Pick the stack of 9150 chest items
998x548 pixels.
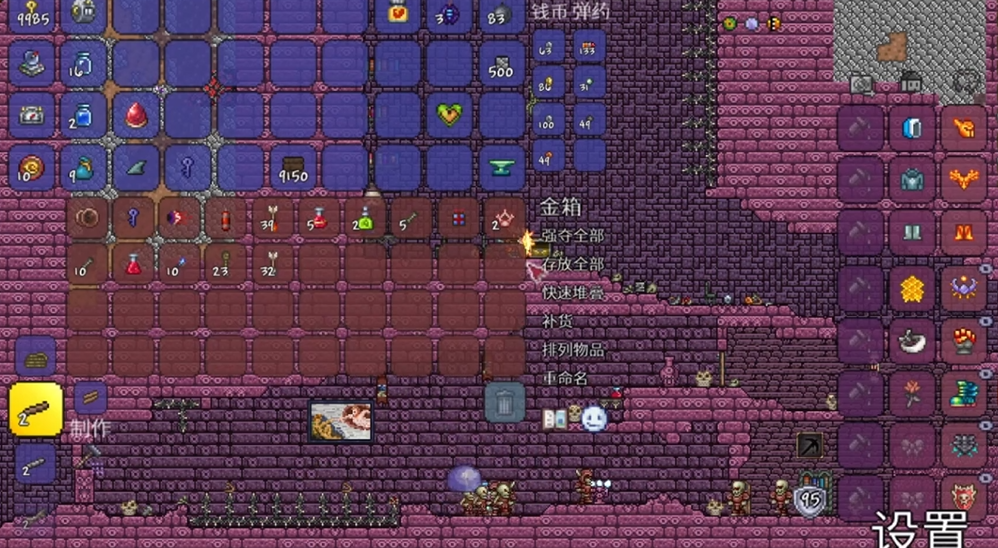[x=294, y=169]
